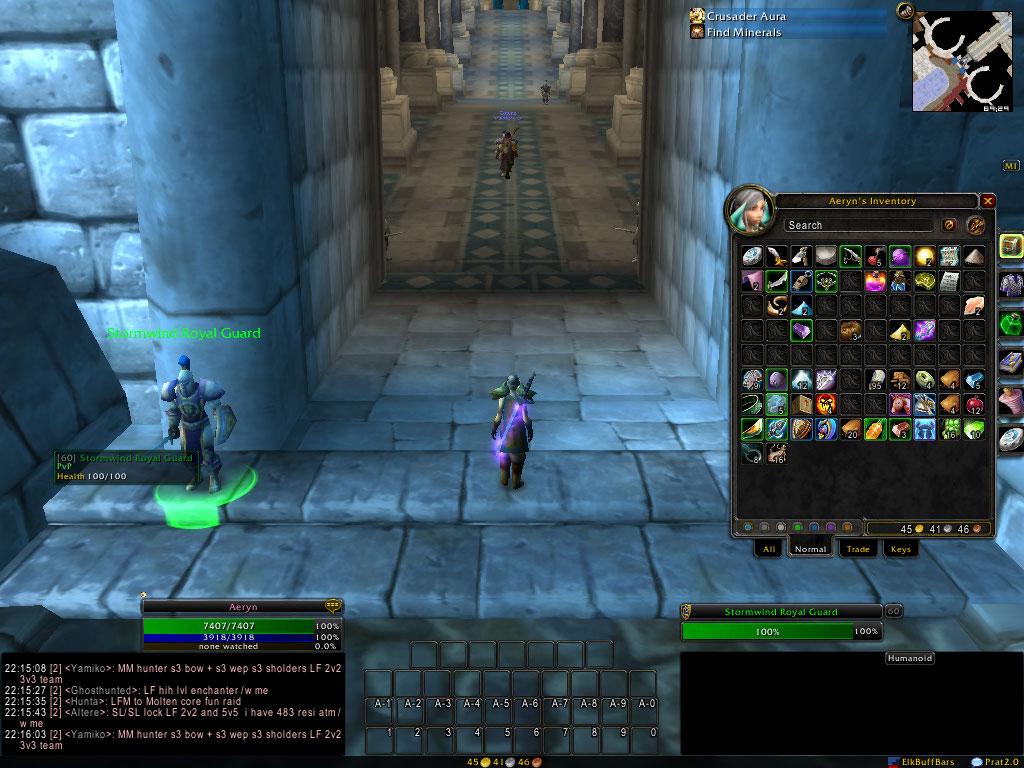Image resolution: width=1024 pixels, height=768 pixels.
Task: Click the inventory Search box
Action: 858,225
